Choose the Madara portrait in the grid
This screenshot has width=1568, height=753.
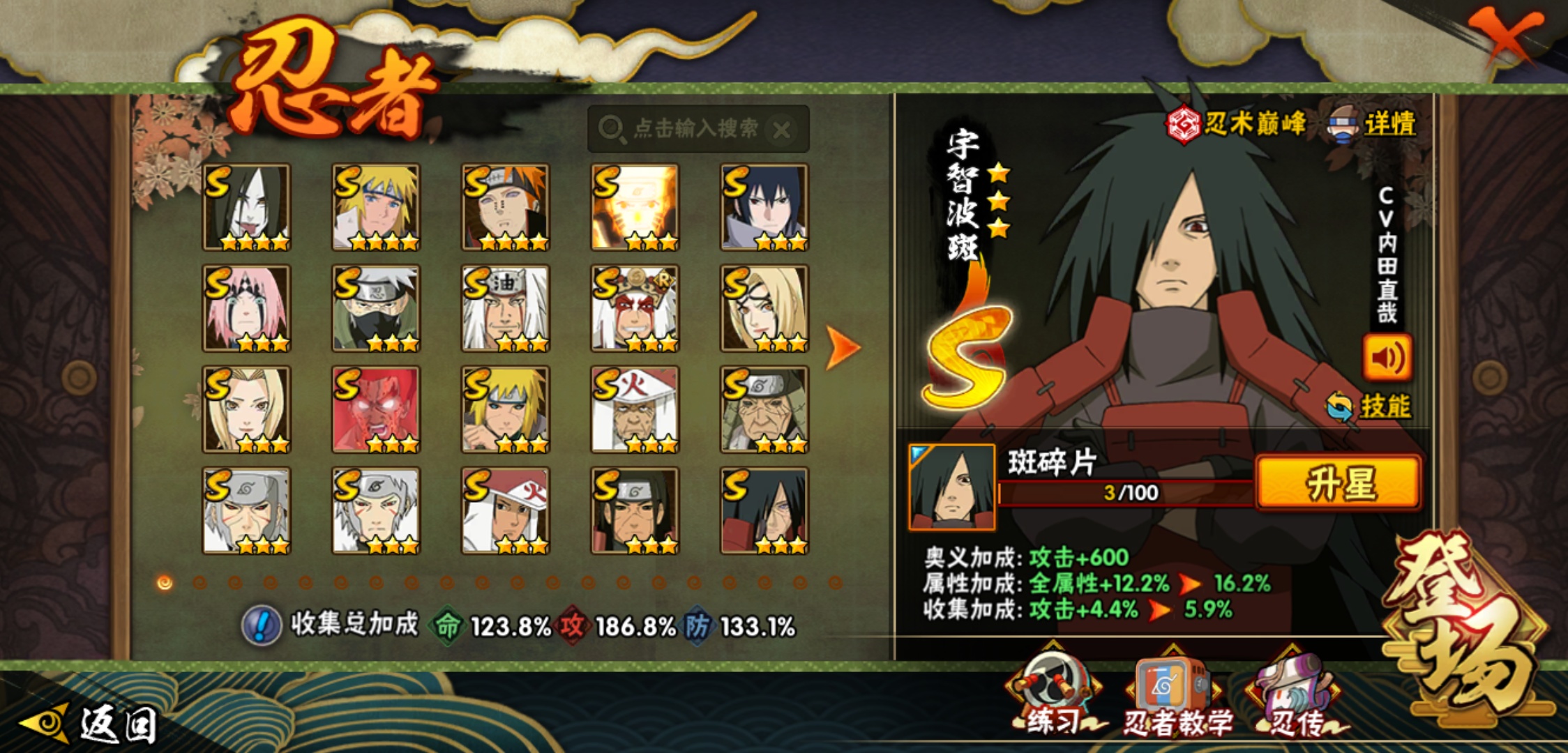coord(764,510)
